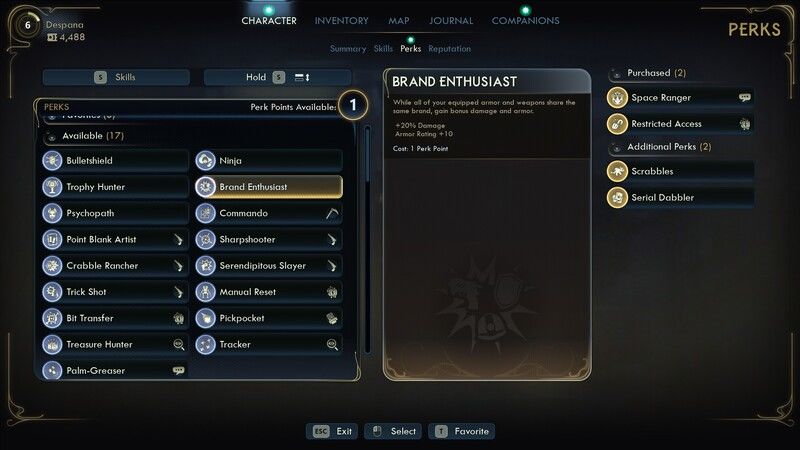The width and height of the screenshot is (800, 450).
Task: Pick the Pickpocket perk
Action: point(268,318)
